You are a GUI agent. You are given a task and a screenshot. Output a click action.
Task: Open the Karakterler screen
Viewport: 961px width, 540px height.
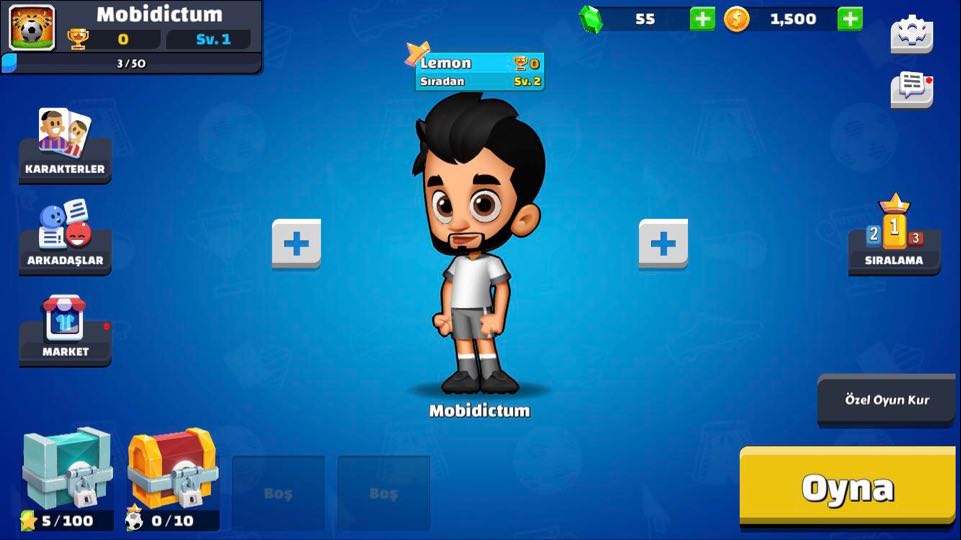tap(65, 146)
